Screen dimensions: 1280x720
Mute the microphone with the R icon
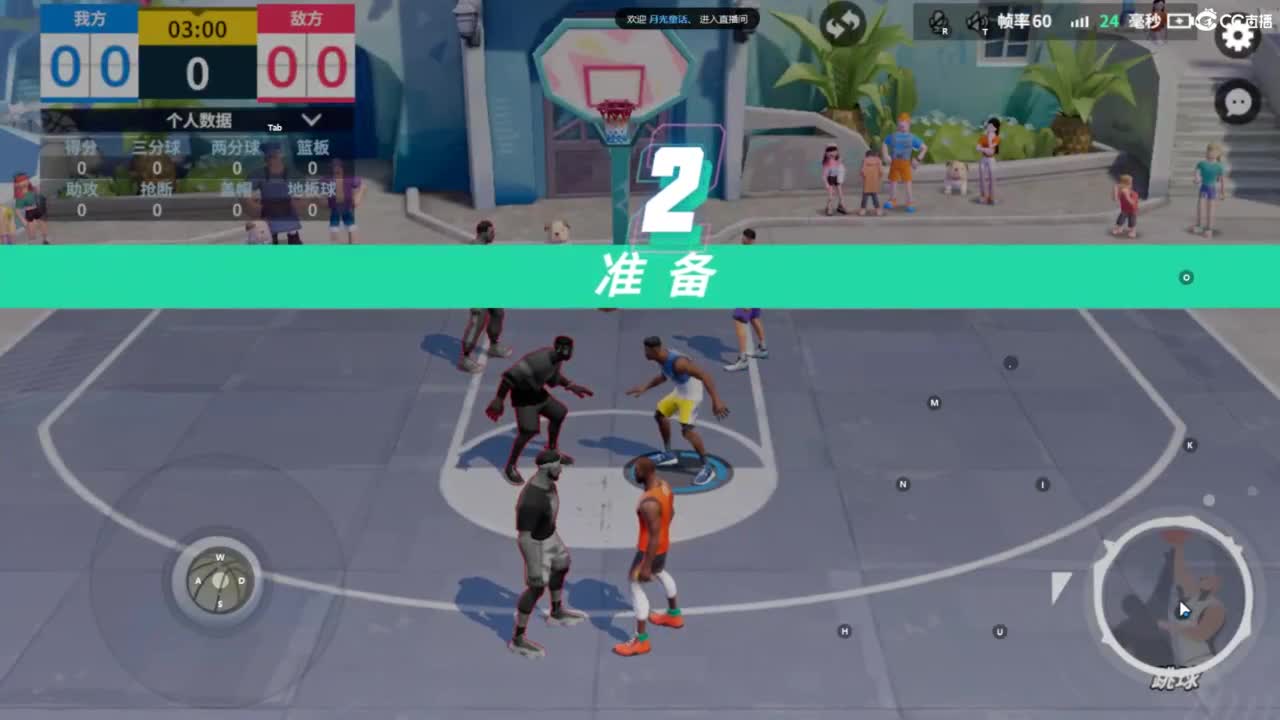(940, 20)
